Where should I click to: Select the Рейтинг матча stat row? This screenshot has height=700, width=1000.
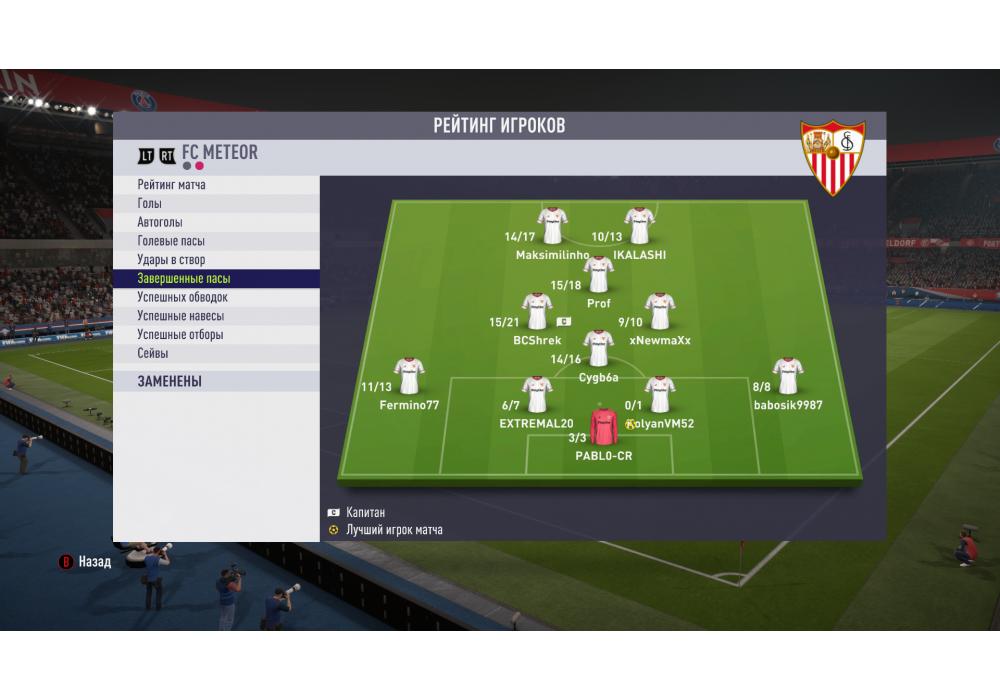coord(215,185)
